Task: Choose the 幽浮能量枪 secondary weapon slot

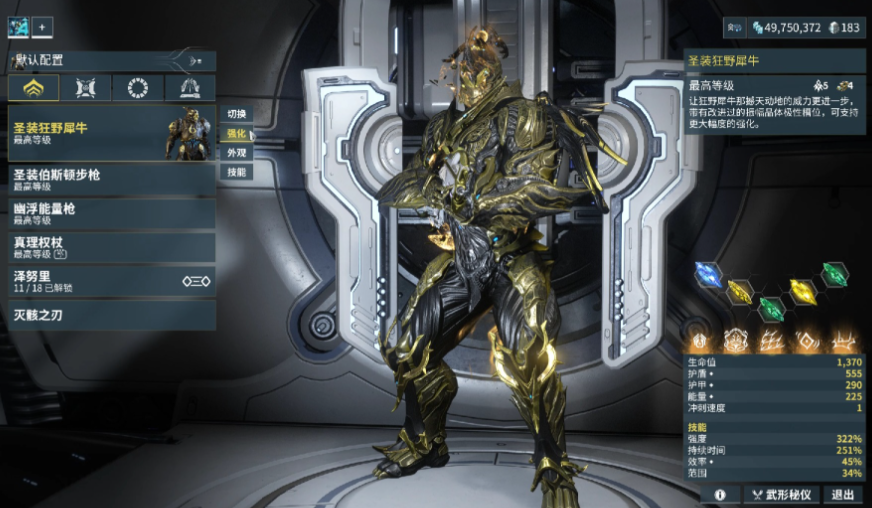Action: [110, 213]
